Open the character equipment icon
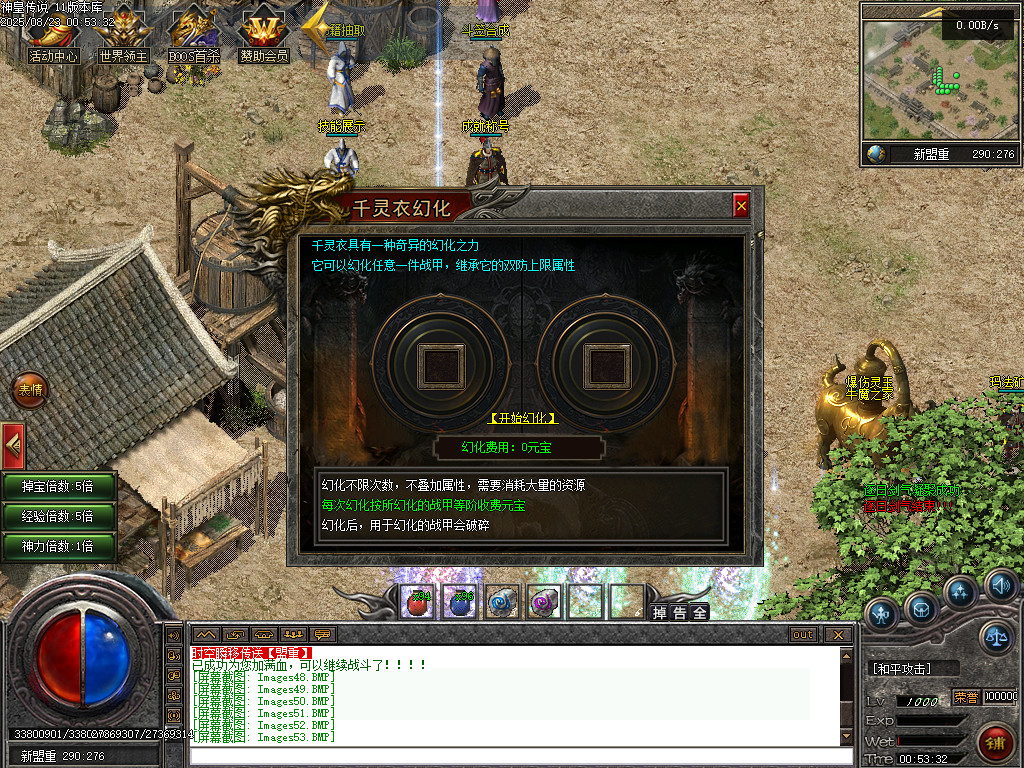The image size is (1024, 768). click(x=881, y=612)
